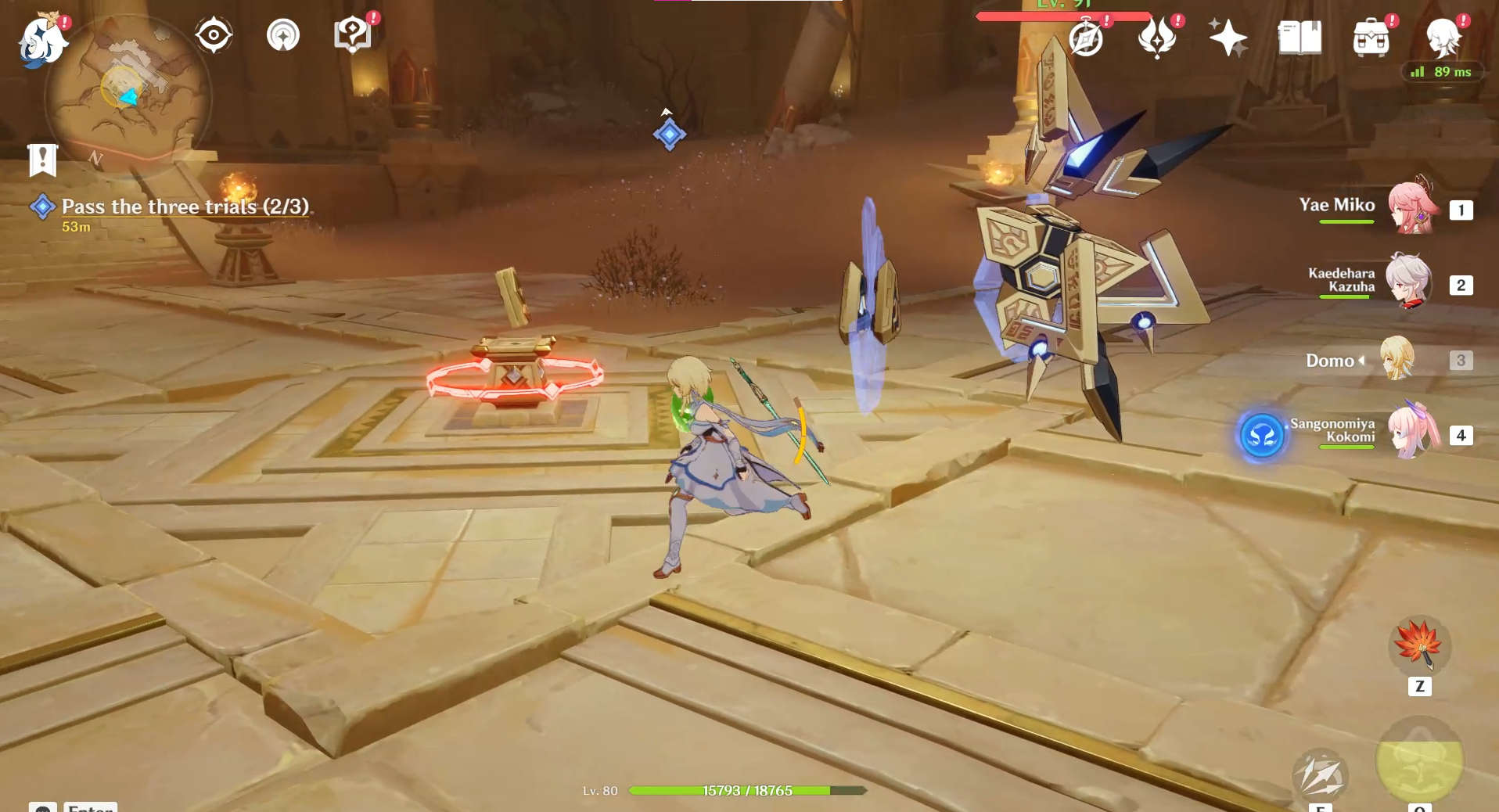Select the quest navigation eye icon
The width and height of the screenshot is (1499, 812).
tap(212, 34)
